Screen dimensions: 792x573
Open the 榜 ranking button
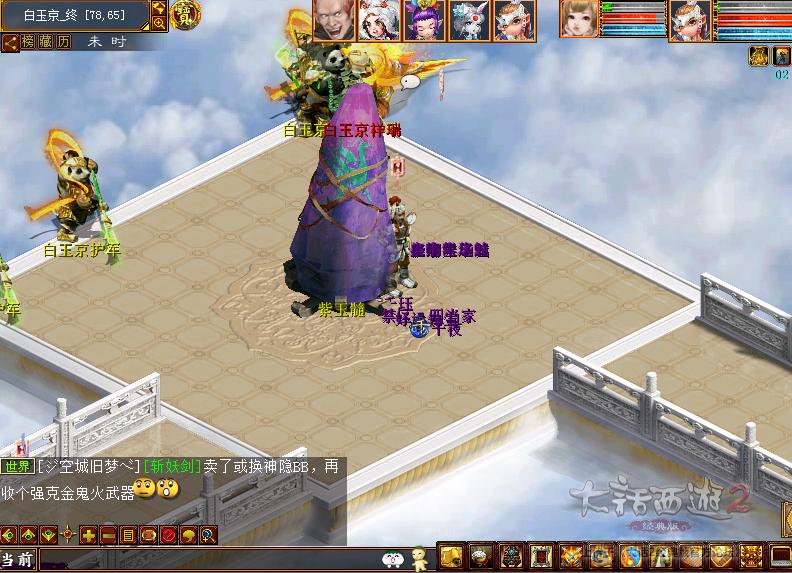pyautogui.click(x=29, y=42)
